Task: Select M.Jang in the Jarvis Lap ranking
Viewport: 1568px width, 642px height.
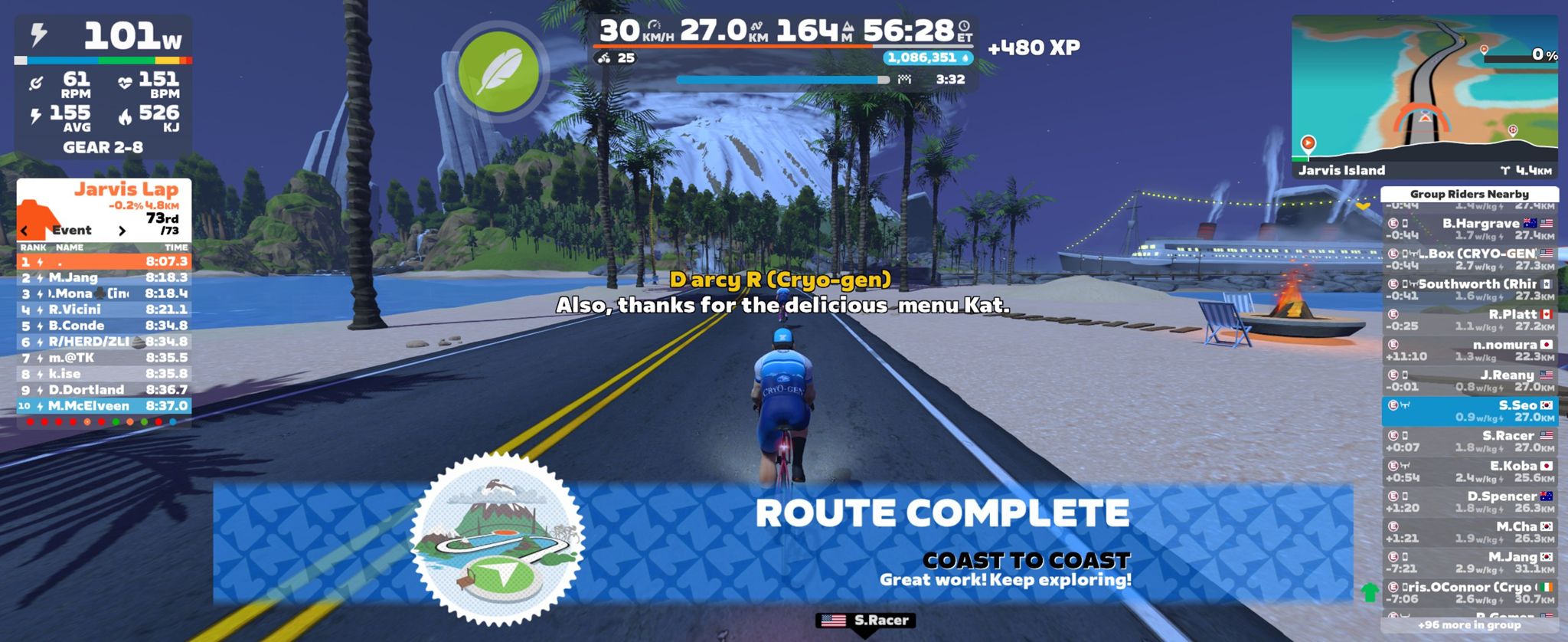Action: pyautogui.click(x=104, y=277)
